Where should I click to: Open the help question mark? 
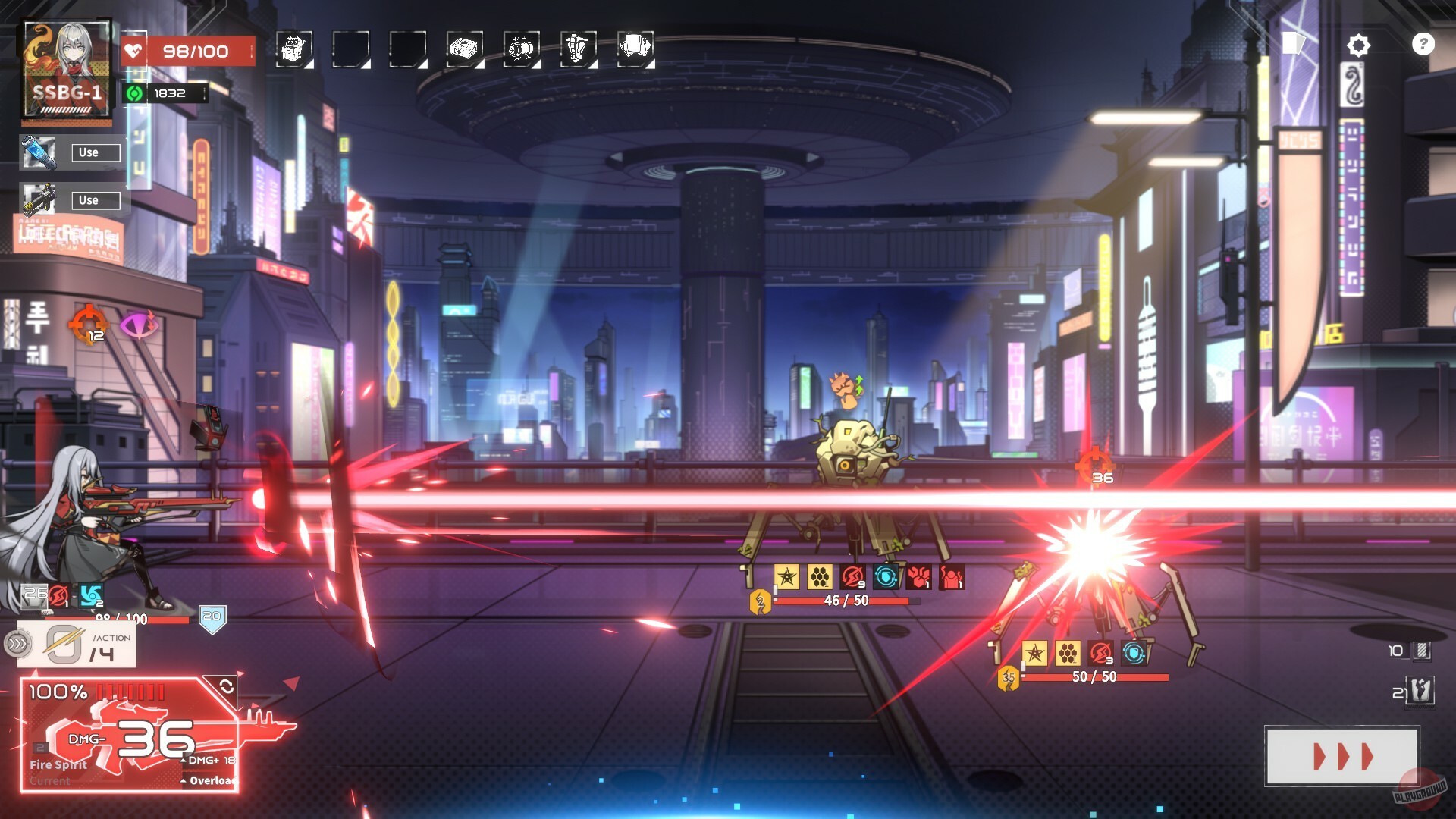tap(1423, 44)
